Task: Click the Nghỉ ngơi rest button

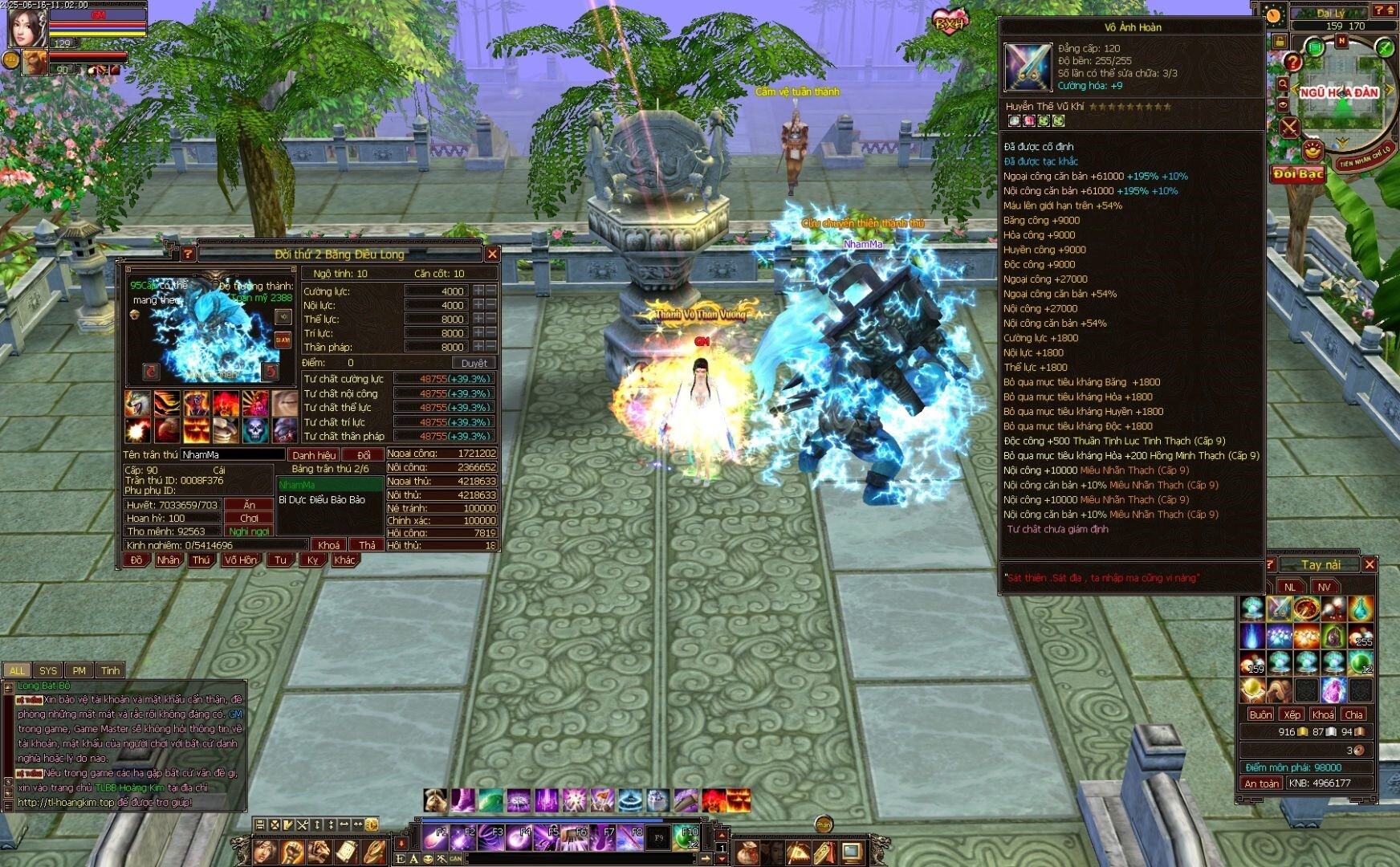Action: pyautogui.click(x=249, y=531)
